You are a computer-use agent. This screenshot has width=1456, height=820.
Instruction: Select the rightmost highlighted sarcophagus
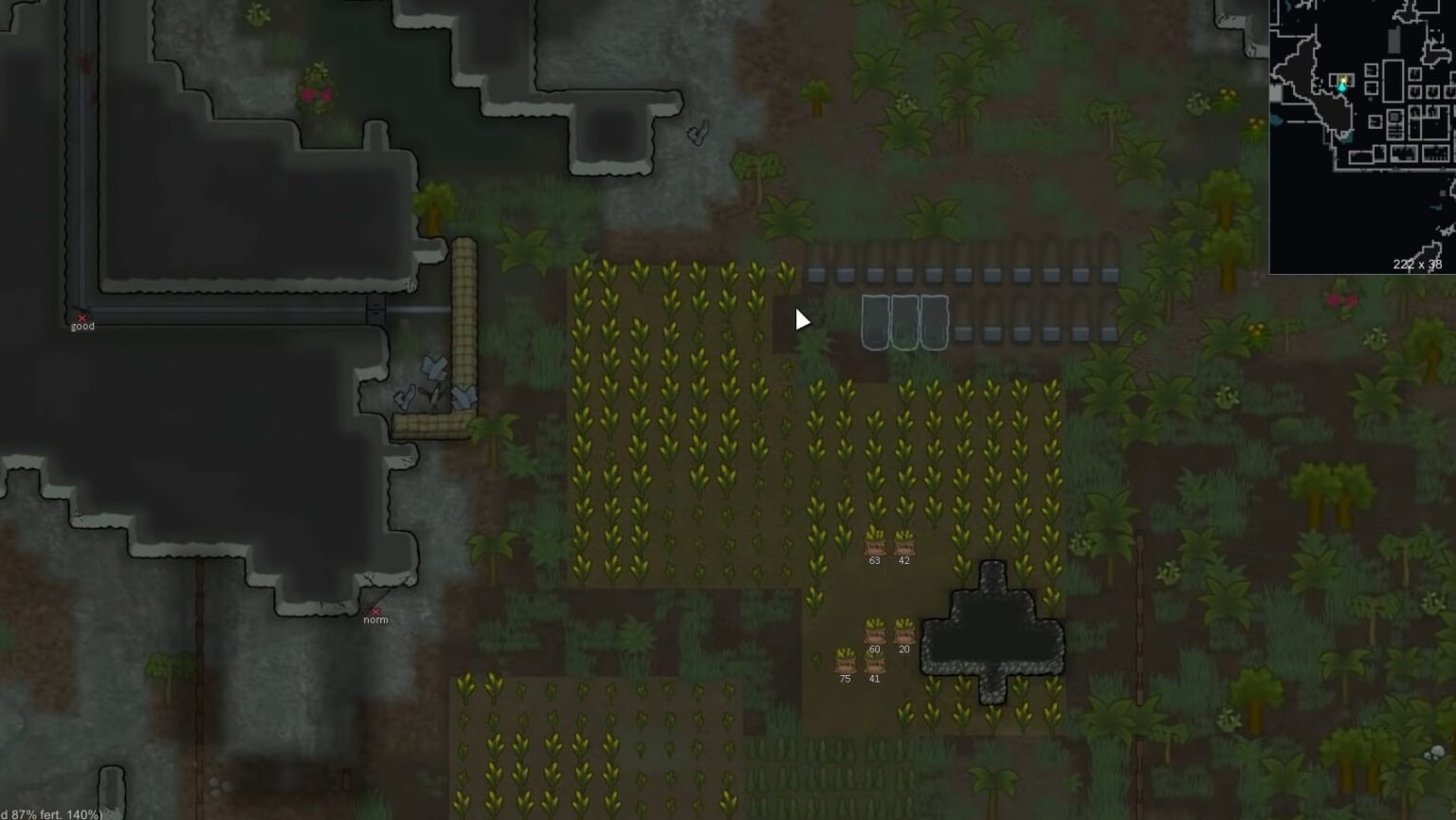click(x=934, y=320)
